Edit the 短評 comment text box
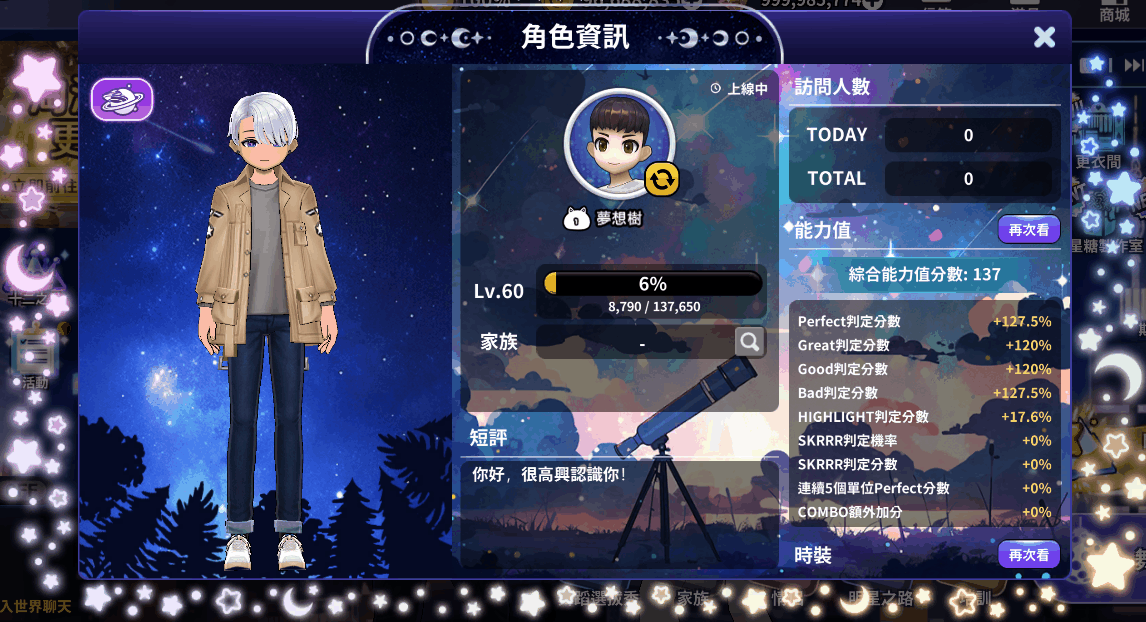Image resolution: width=1146 pixels, height=622 pixels. (615, 500)
